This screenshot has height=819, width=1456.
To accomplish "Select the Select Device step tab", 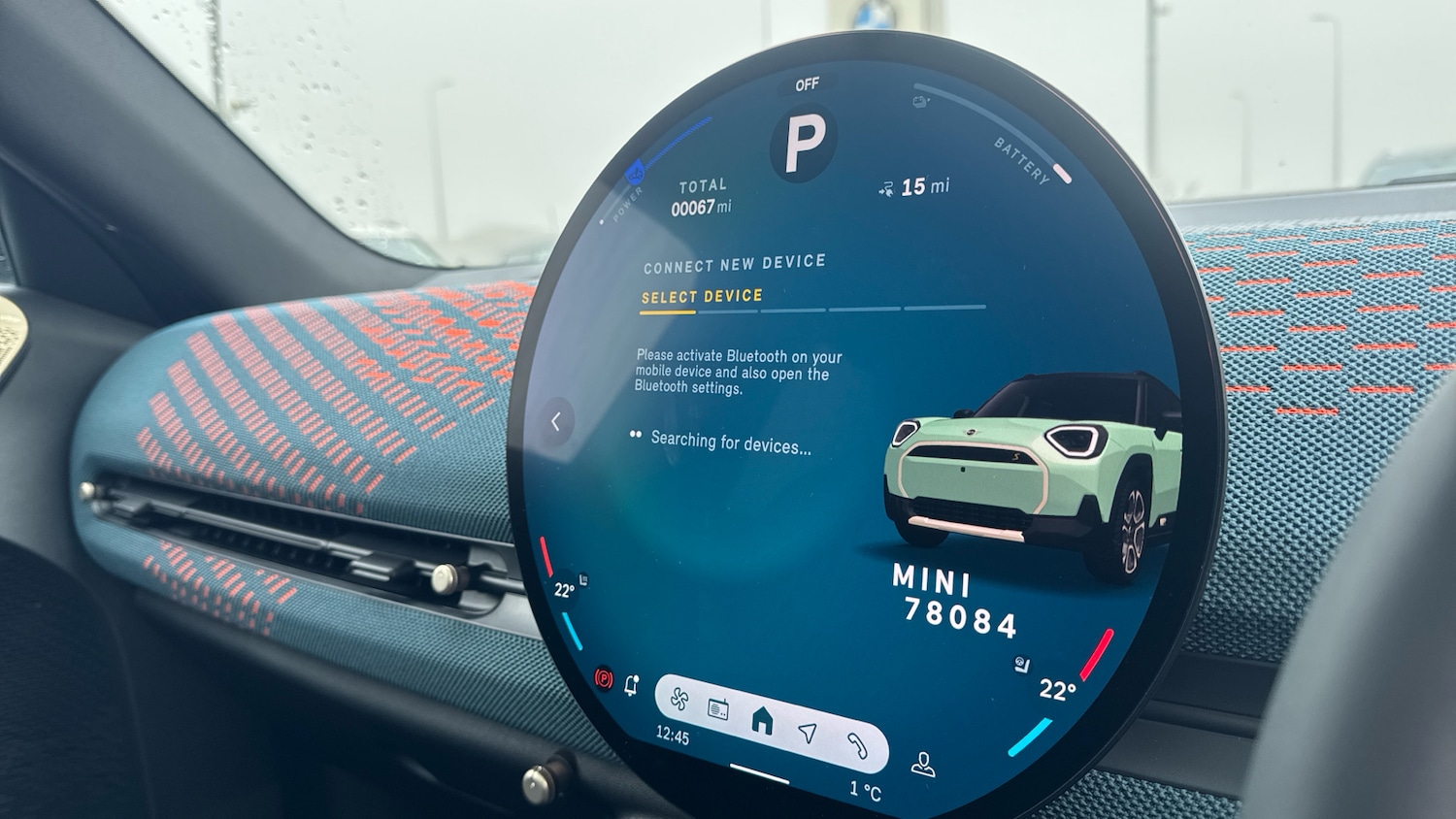I will pyautogui.click(x=702, y=297).
